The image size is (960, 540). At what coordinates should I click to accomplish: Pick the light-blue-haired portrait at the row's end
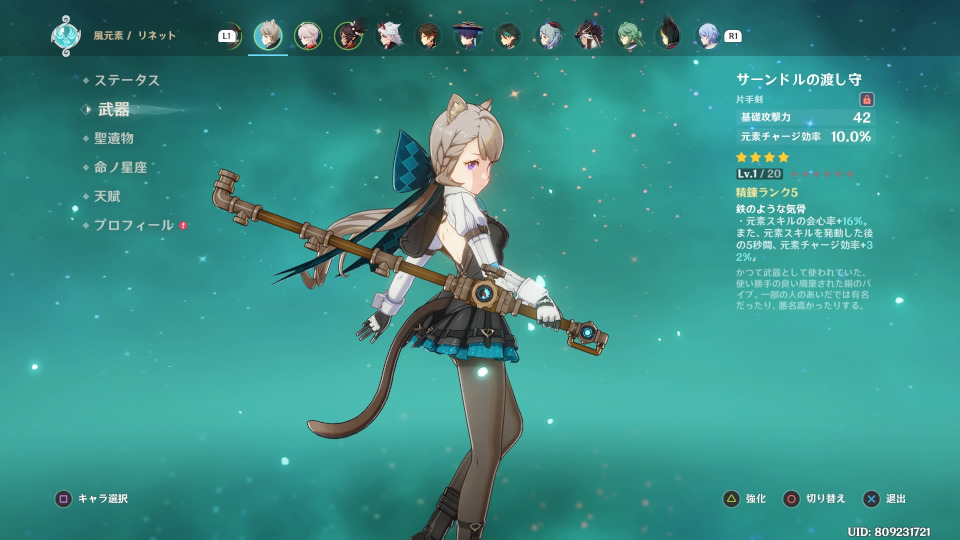(708, 36)
